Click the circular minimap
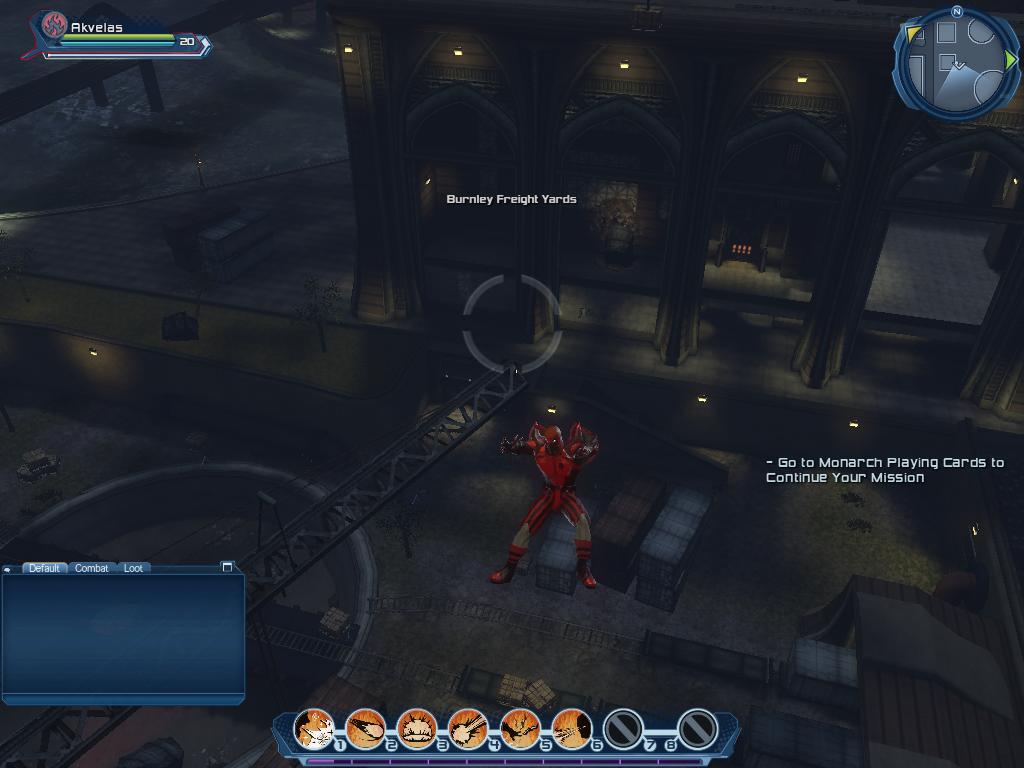The width and height of the screenshot is (1024, 768). (x=956, y=64)
